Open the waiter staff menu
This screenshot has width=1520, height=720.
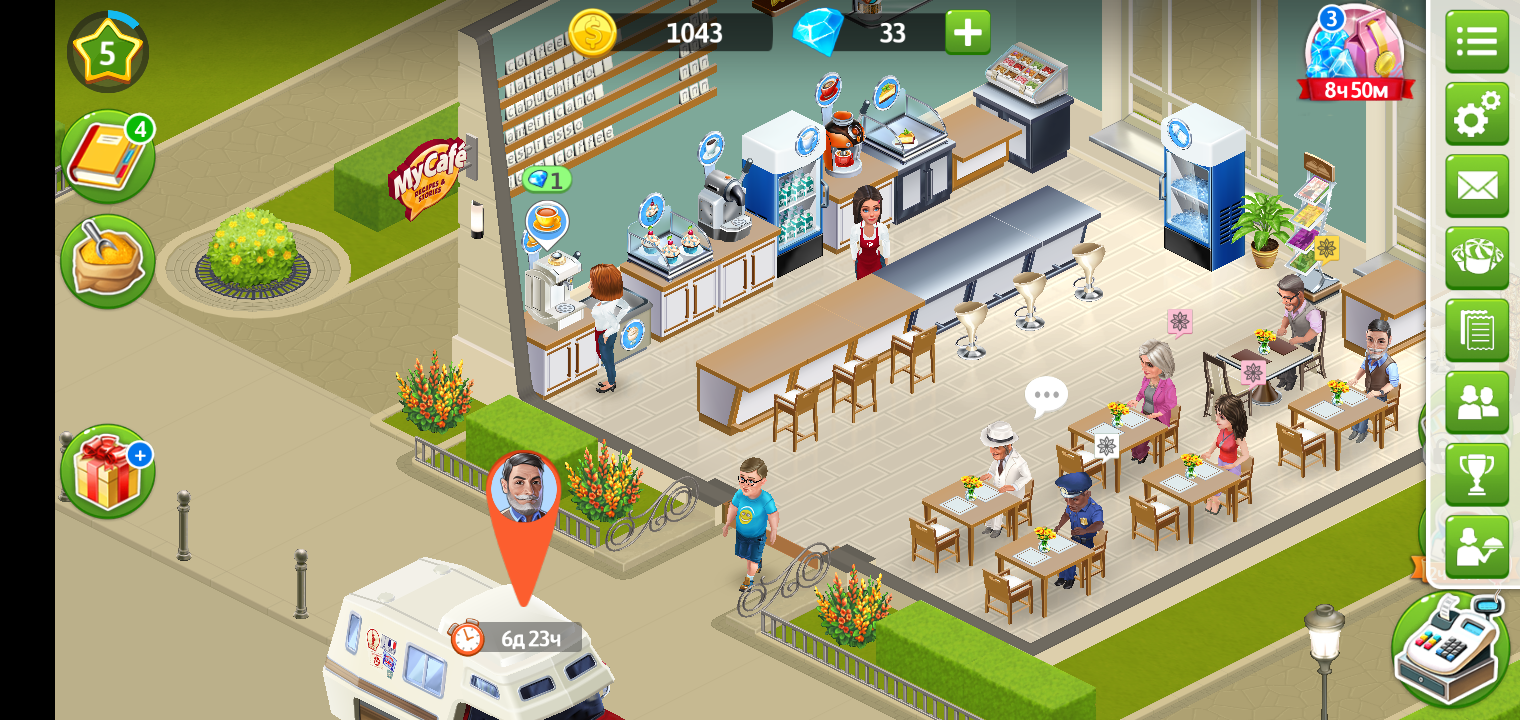(x=1476, y=546)
